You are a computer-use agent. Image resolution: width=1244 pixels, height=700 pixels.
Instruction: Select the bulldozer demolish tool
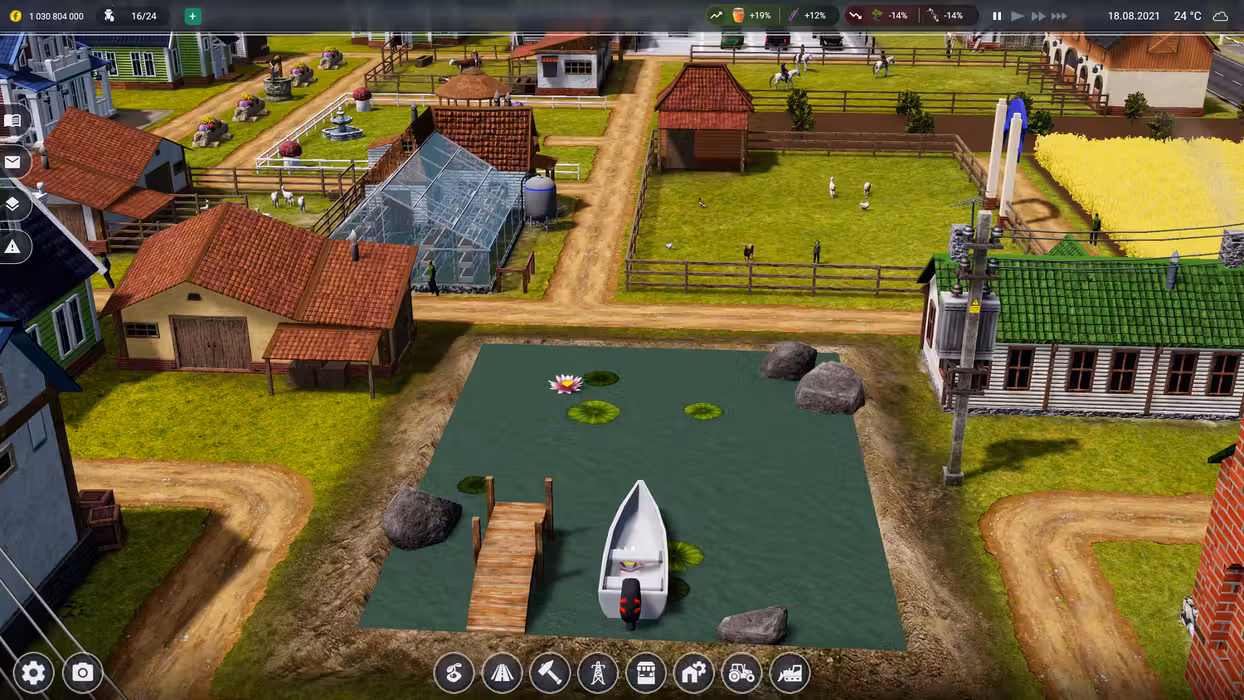coord(790,673)
